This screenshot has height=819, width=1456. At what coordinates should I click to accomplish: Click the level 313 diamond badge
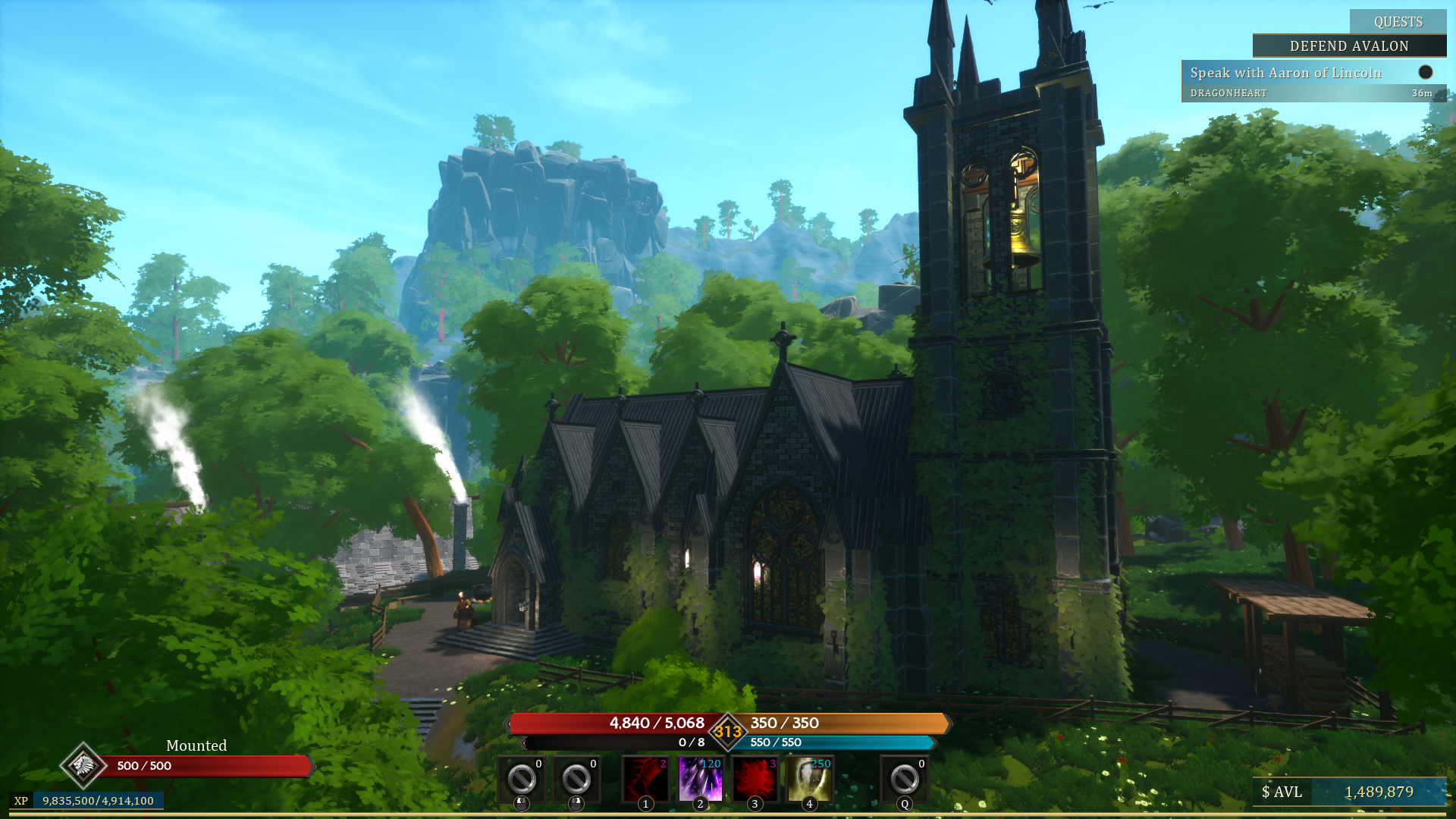(727, 733)
